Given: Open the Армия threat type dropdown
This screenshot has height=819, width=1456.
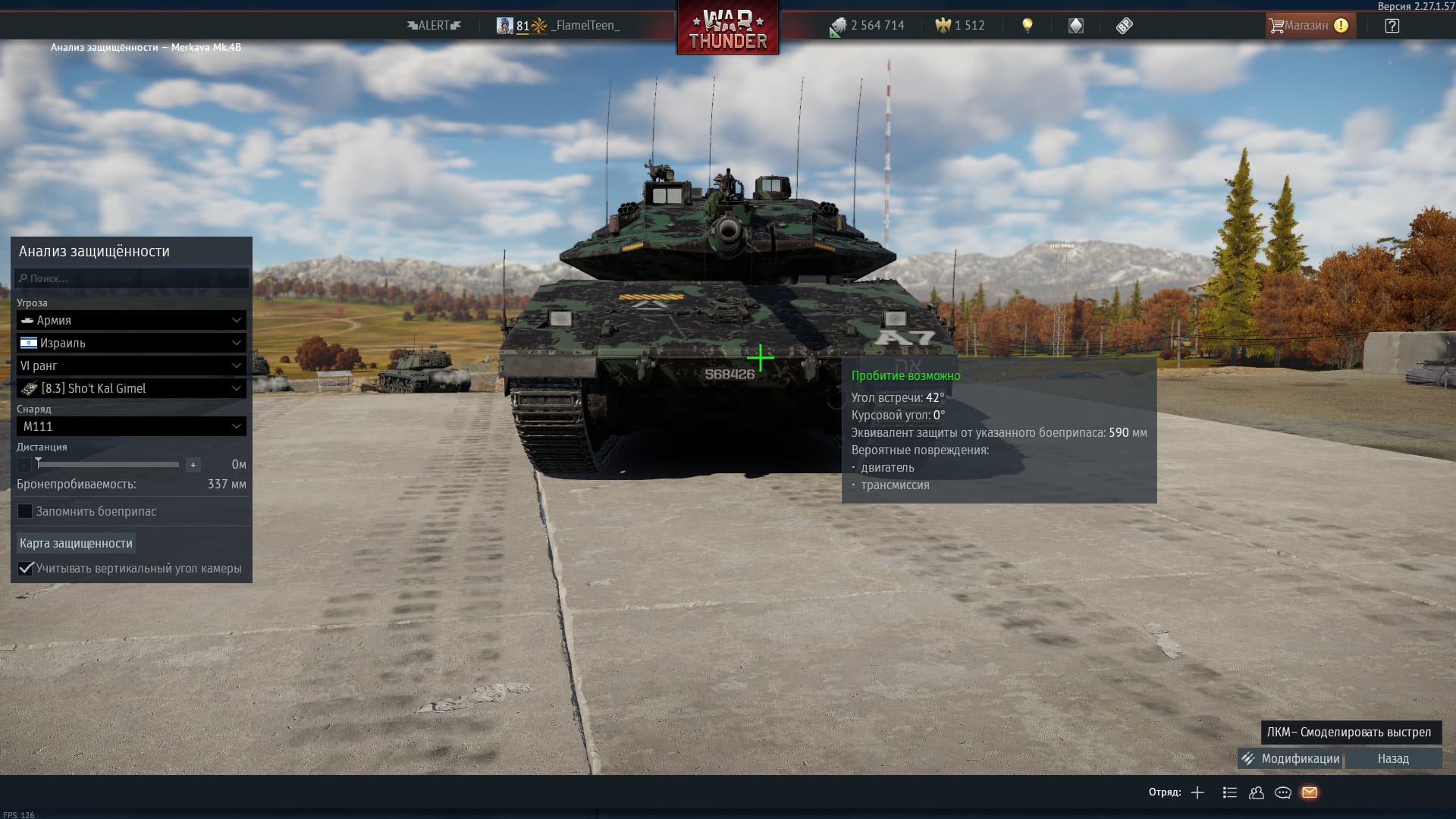Looking at the screenshot, I should (x=131, y=320).
